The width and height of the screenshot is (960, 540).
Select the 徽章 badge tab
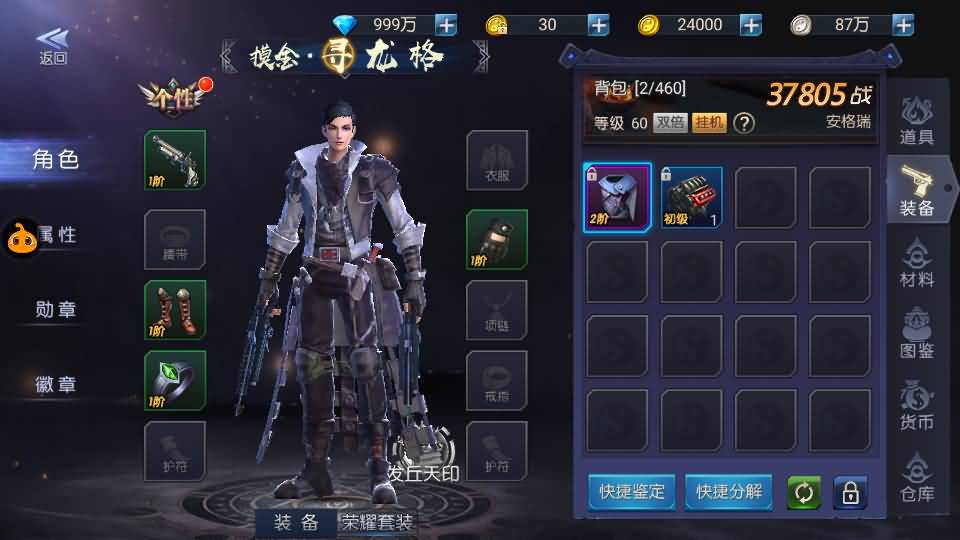56,384
